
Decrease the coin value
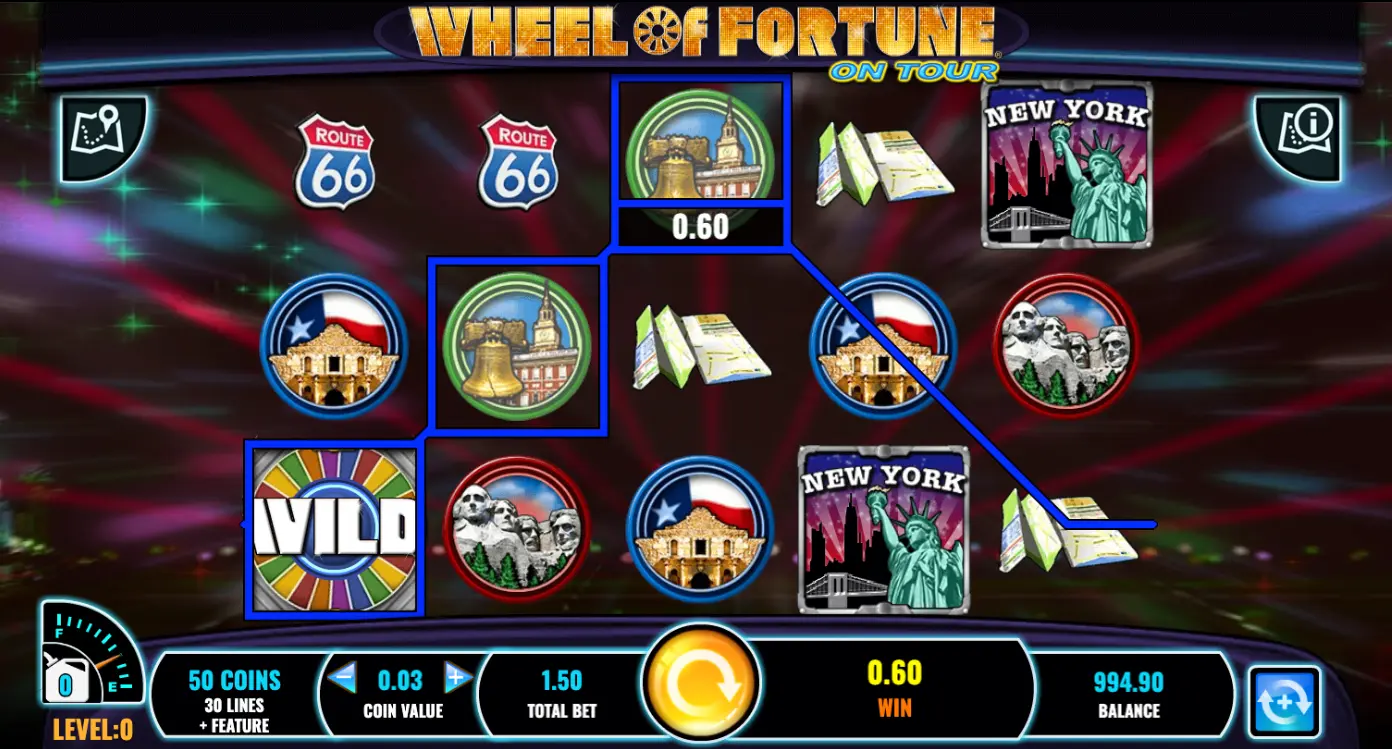[342, 679]
